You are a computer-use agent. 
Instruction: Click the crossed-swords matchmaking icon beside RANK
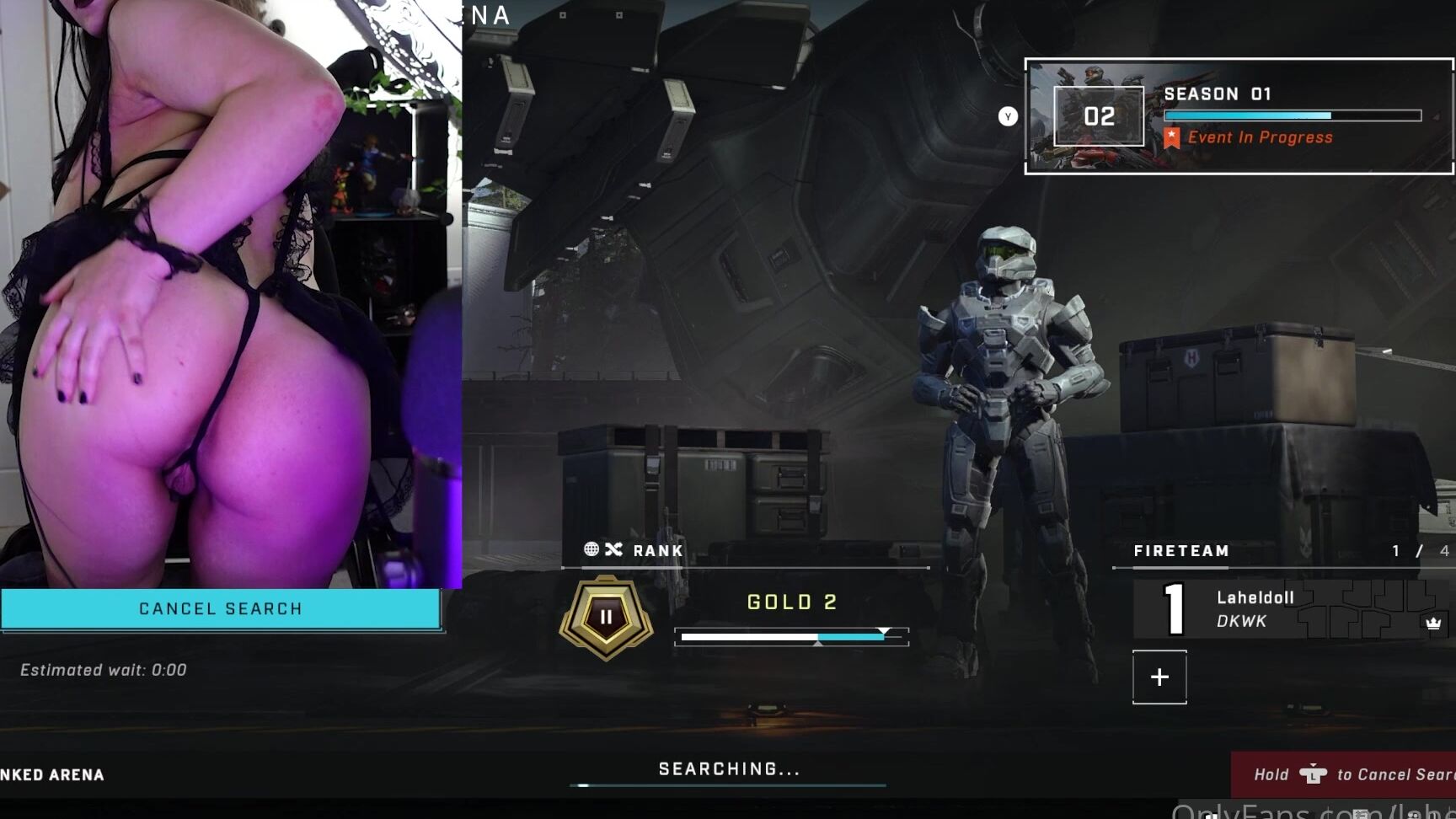click(x=616, y=550)
